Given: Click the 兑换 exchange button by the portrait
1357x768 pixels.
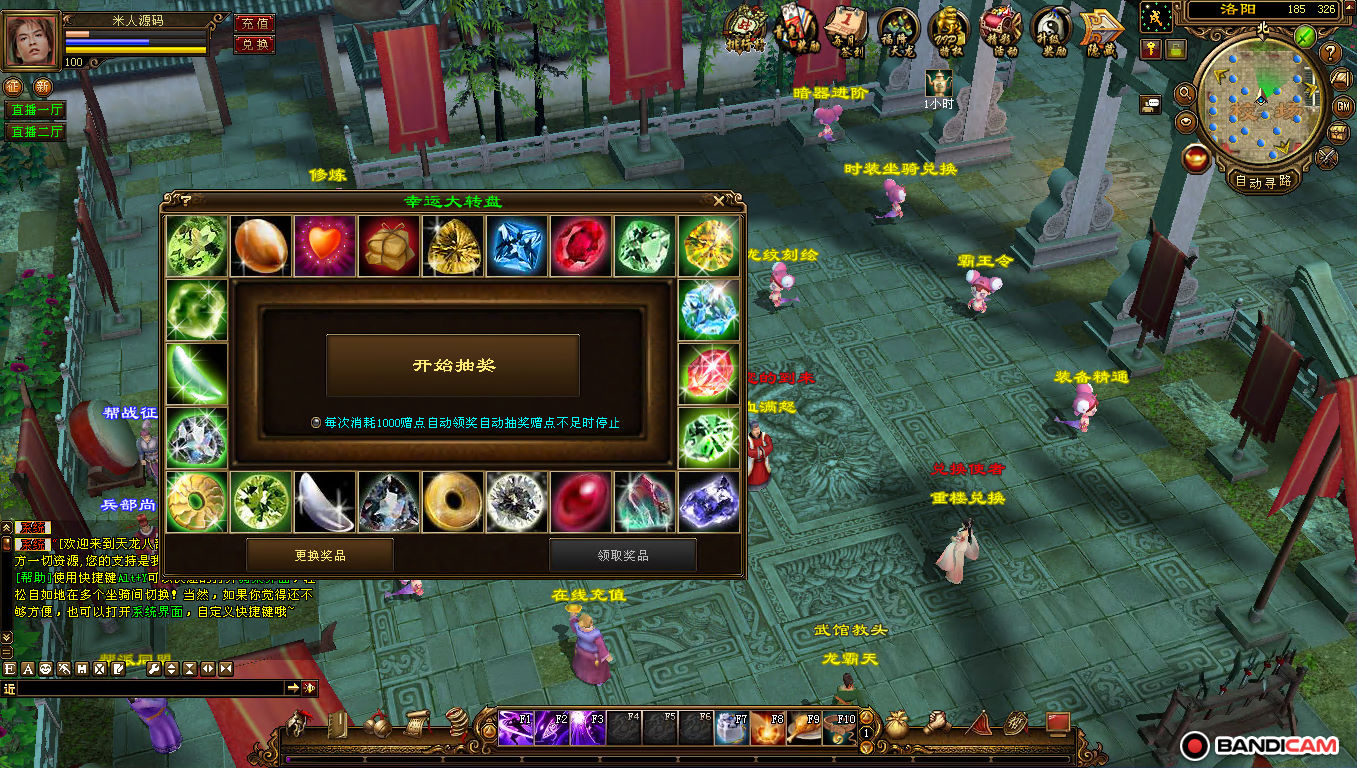Looking at the screenshot, I should coord(255,44).
